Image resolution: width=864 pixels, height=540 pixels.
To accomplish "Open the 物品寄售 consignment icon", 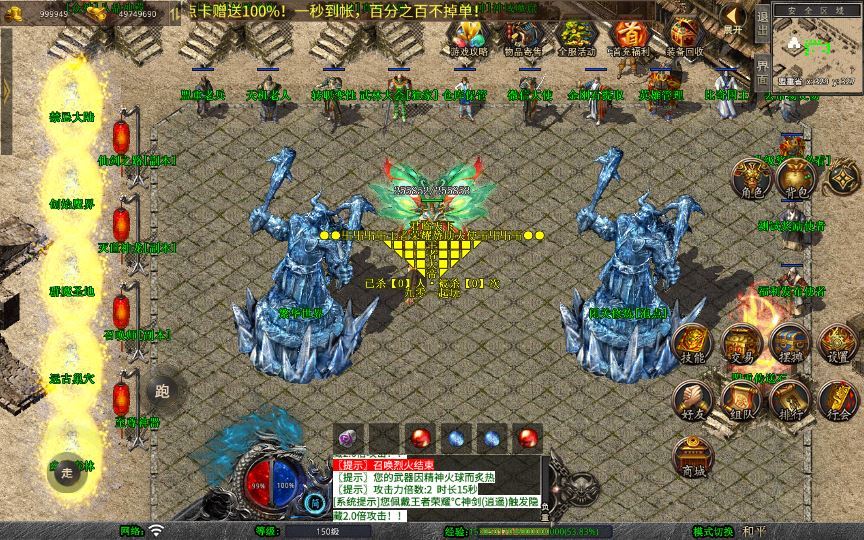I will pyautogui.click(x=521, y=38).
